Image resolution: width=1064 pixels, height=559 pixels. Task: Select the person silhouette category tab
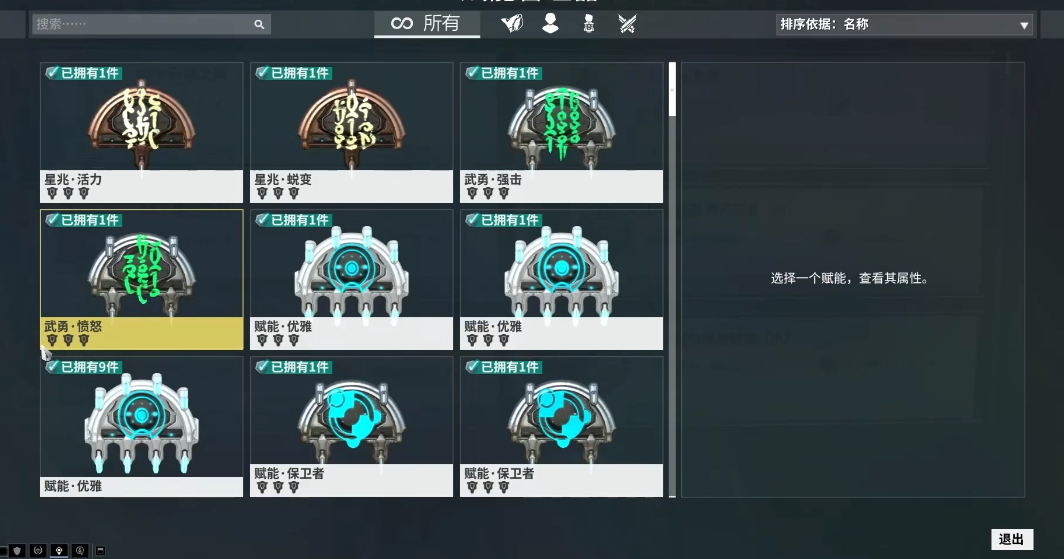tap(550, 23)
